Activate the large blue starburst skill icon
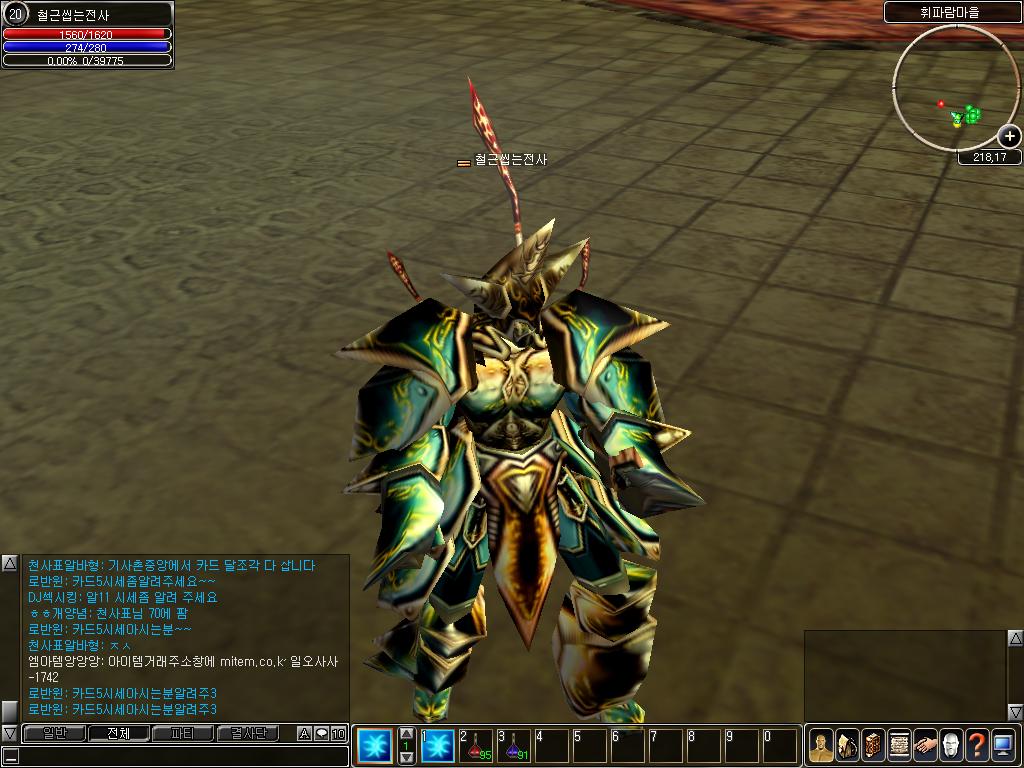Screen dimensions: 1024x768 click(x=375, y=745)
